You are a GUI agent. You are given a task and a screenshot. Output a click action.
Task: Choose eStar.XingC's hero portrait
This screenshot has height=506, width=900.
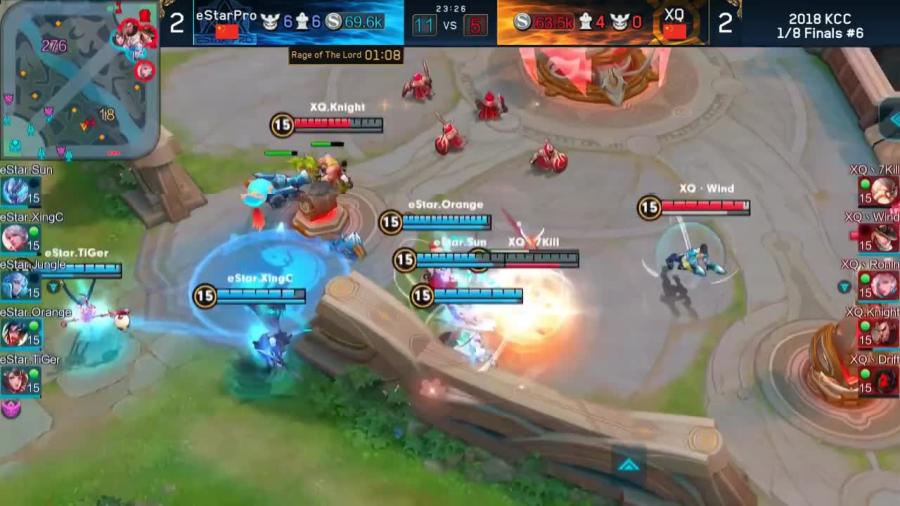14,238
